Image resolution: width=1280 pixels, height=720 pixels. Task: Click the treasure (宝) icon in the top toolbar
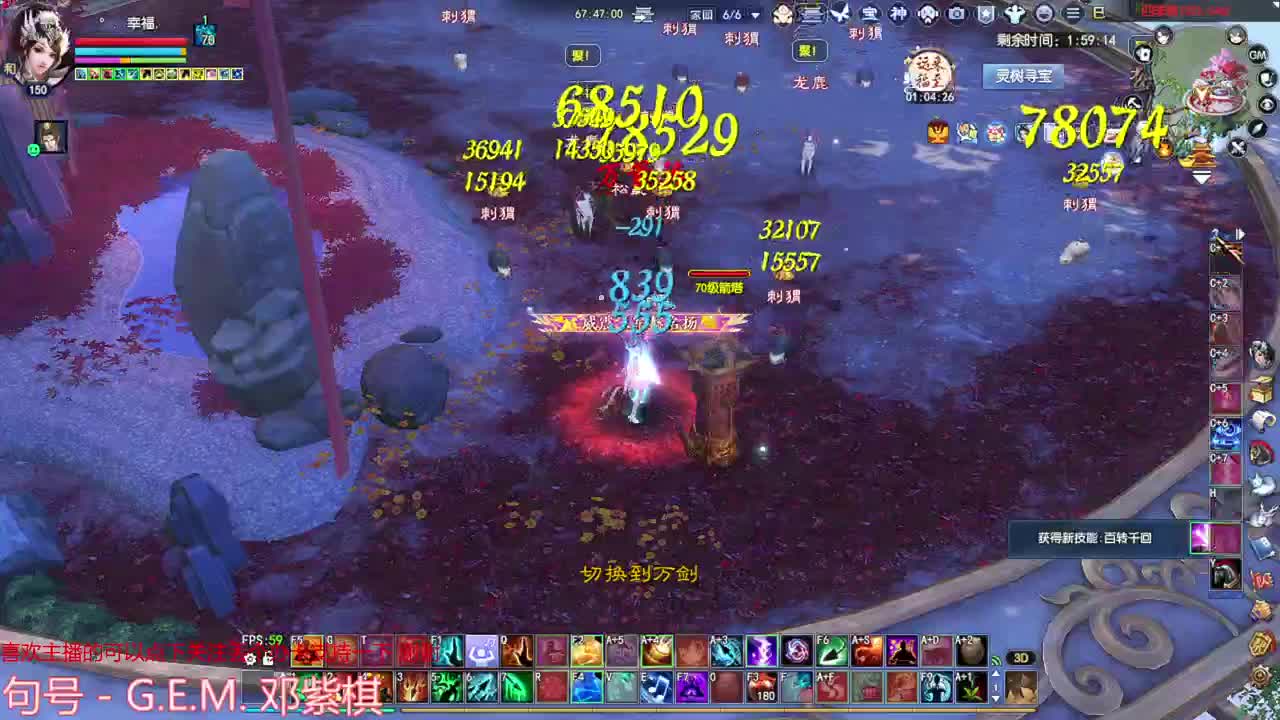871,13
